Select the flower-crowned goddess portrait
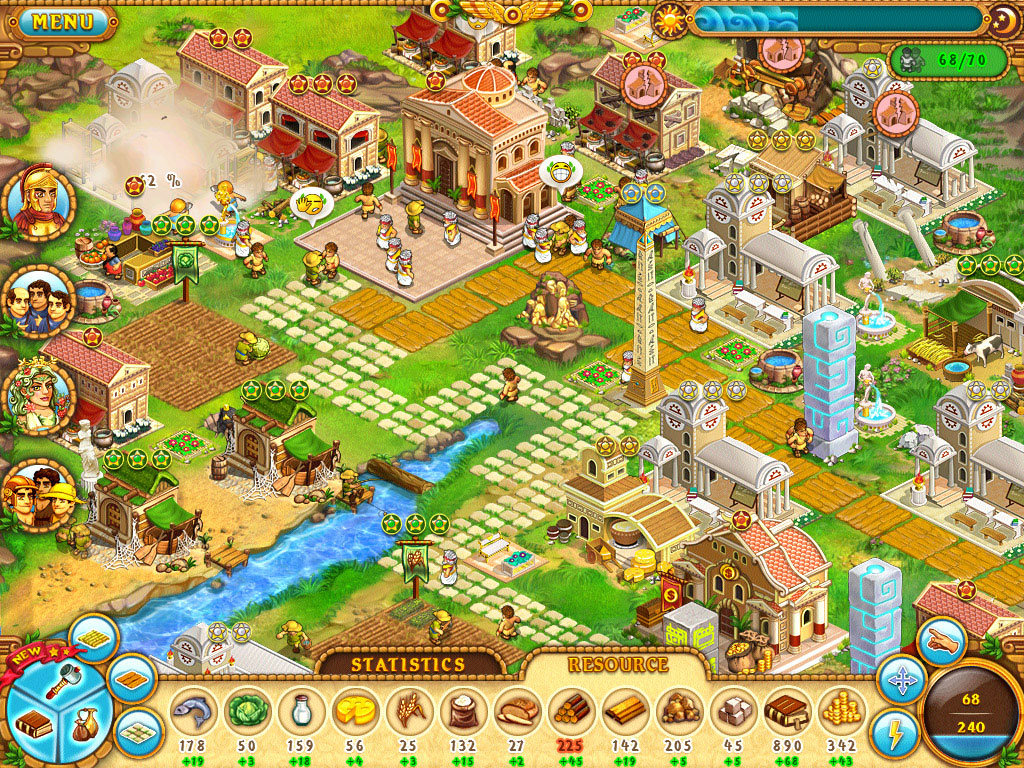Viewport: 1024px width, 768px height. [x=40, y=396]
